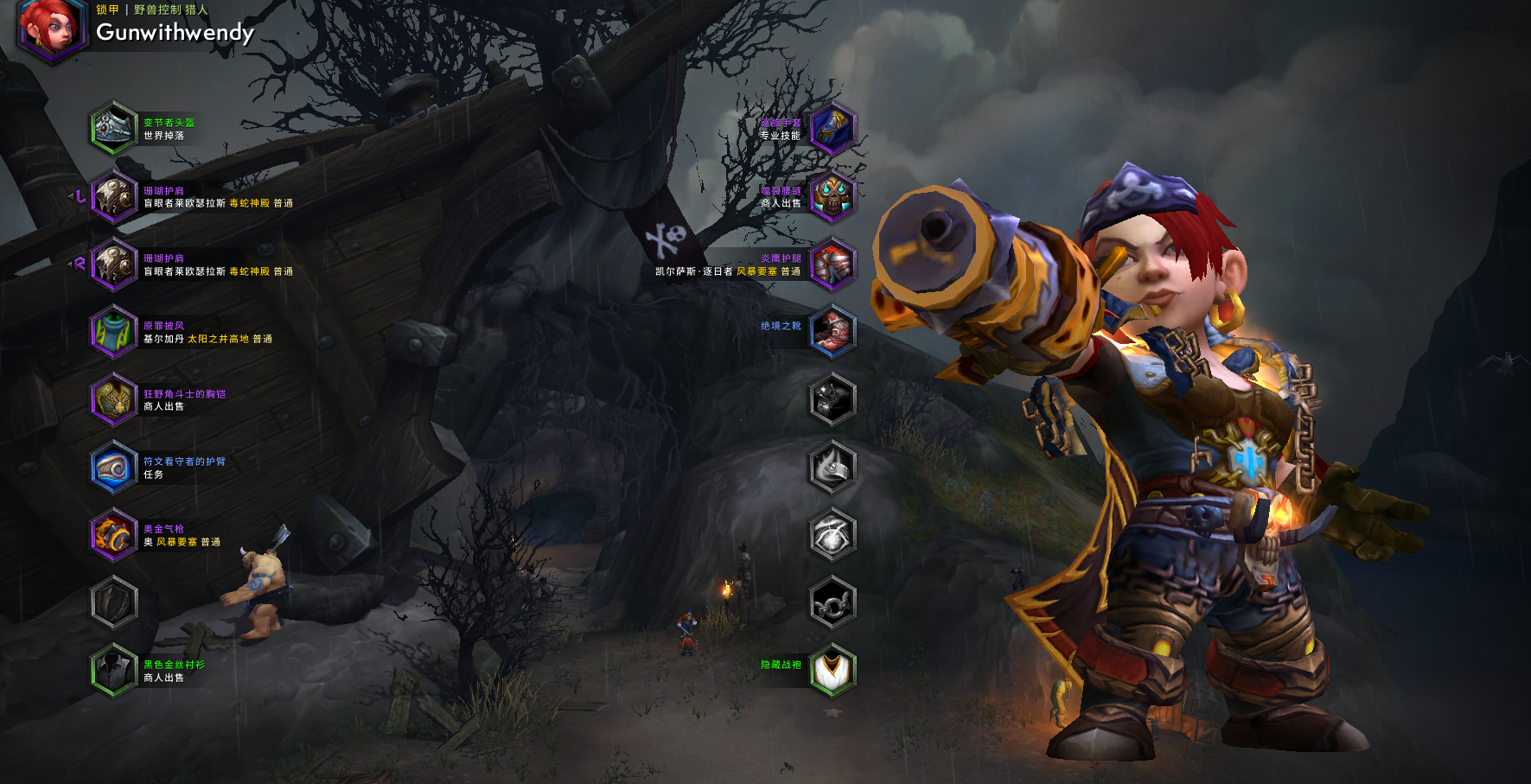Select the empty chain-link slot

(832, 602)
